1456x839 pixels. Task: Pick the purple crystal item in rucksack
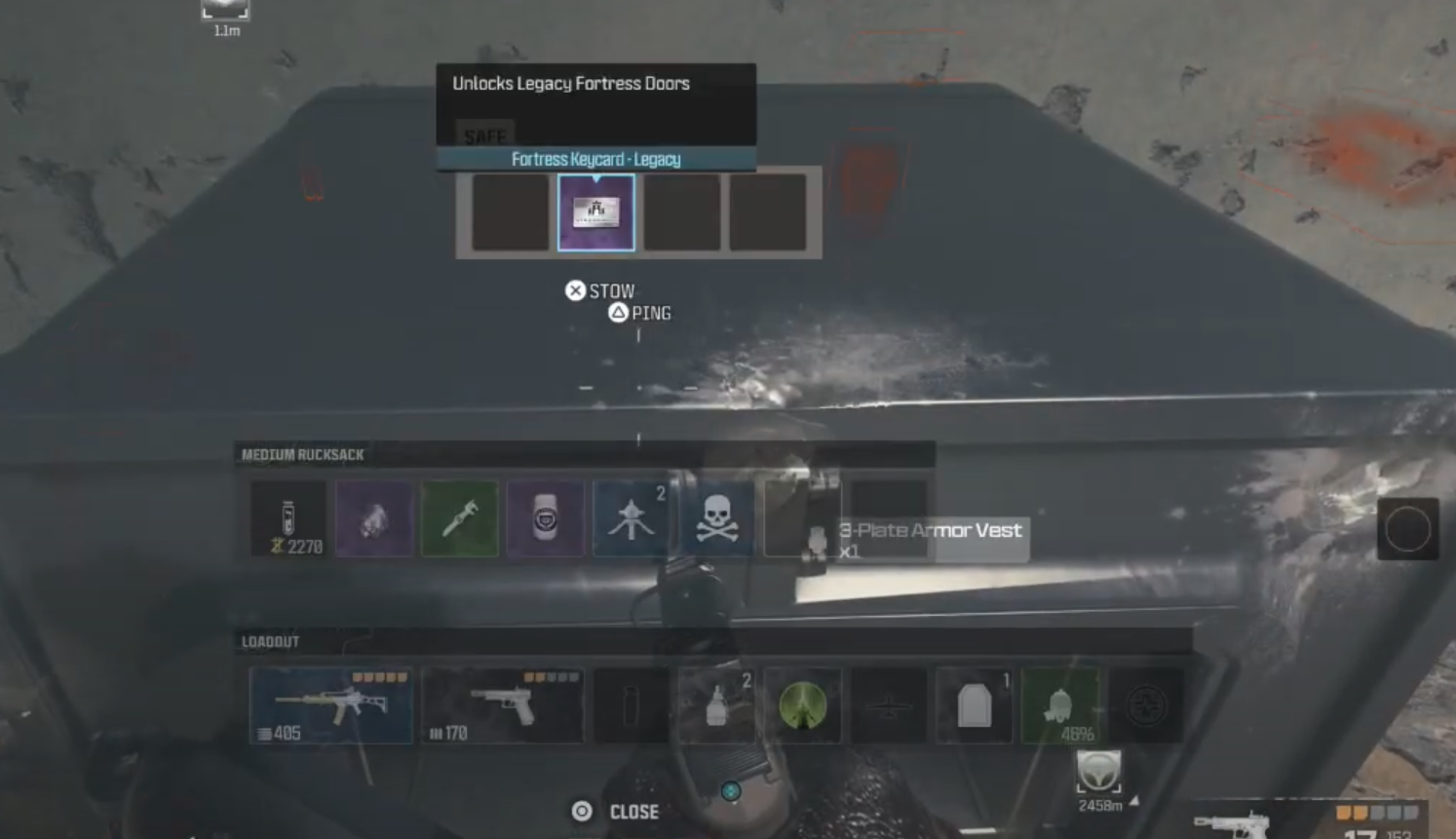pos(374,519)
